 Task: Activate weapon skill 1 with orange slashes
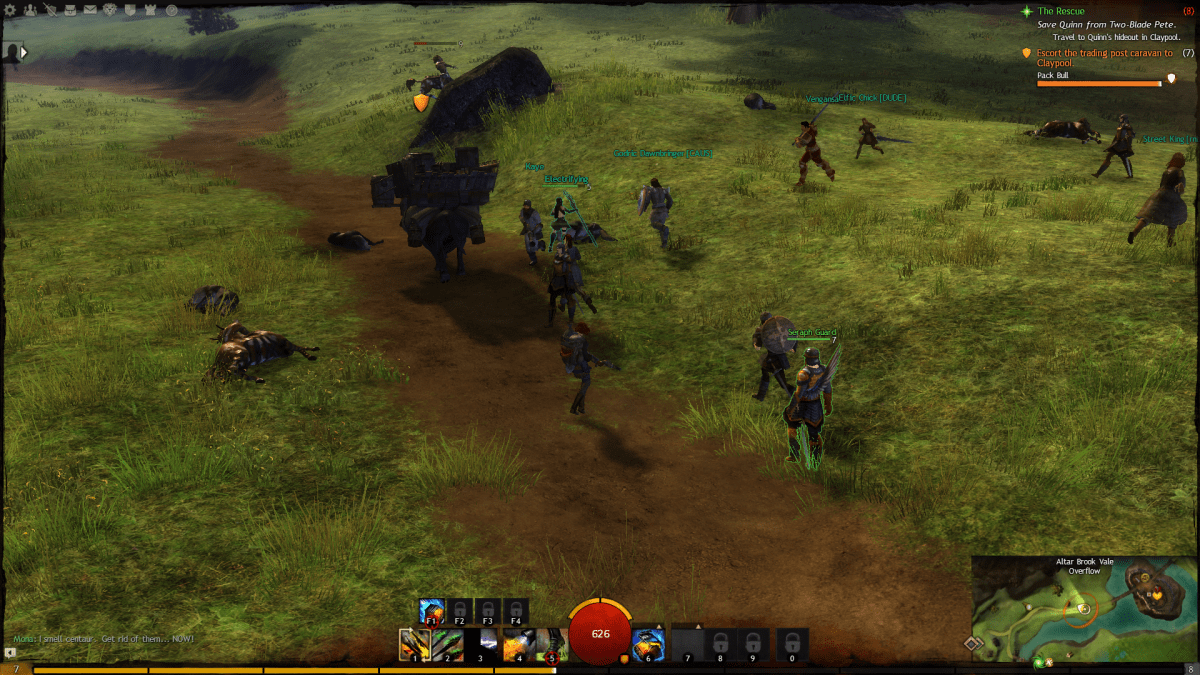pyautogui.click(x=413, y=645)
